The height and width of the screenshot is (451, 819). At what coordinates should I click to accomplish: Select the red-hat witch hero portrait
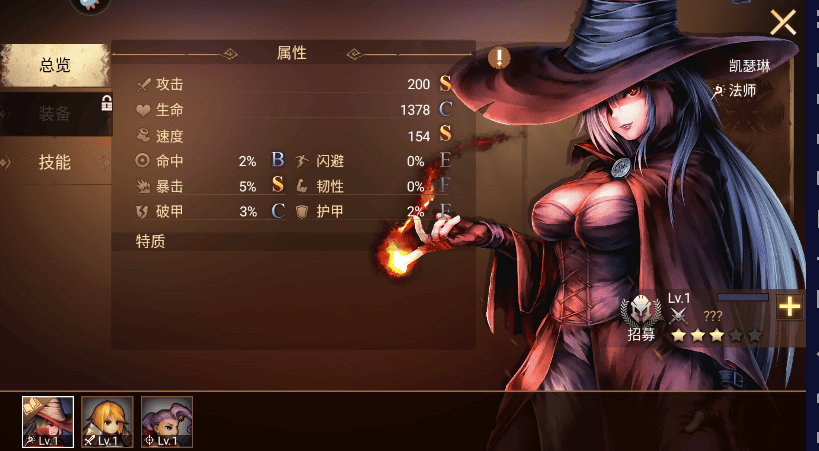[48, 421]
